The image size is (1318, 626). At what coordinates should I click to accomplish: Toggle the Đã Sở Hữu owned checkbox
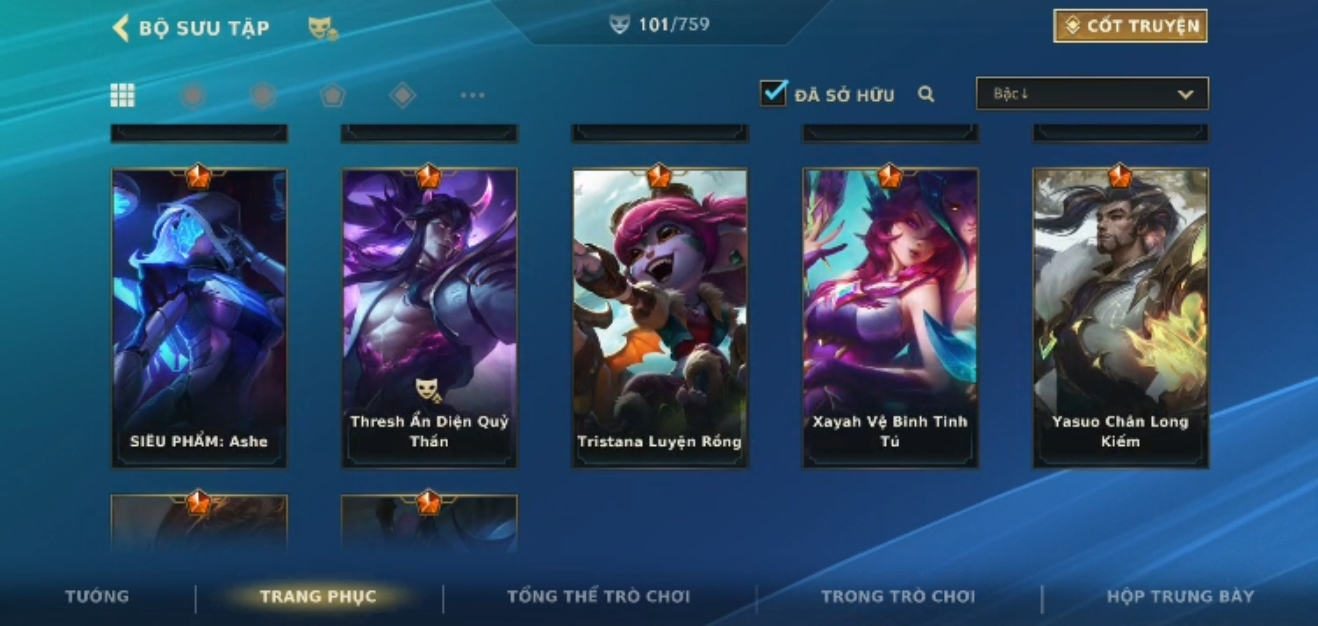pyautogui.click(x=774, y=94)
